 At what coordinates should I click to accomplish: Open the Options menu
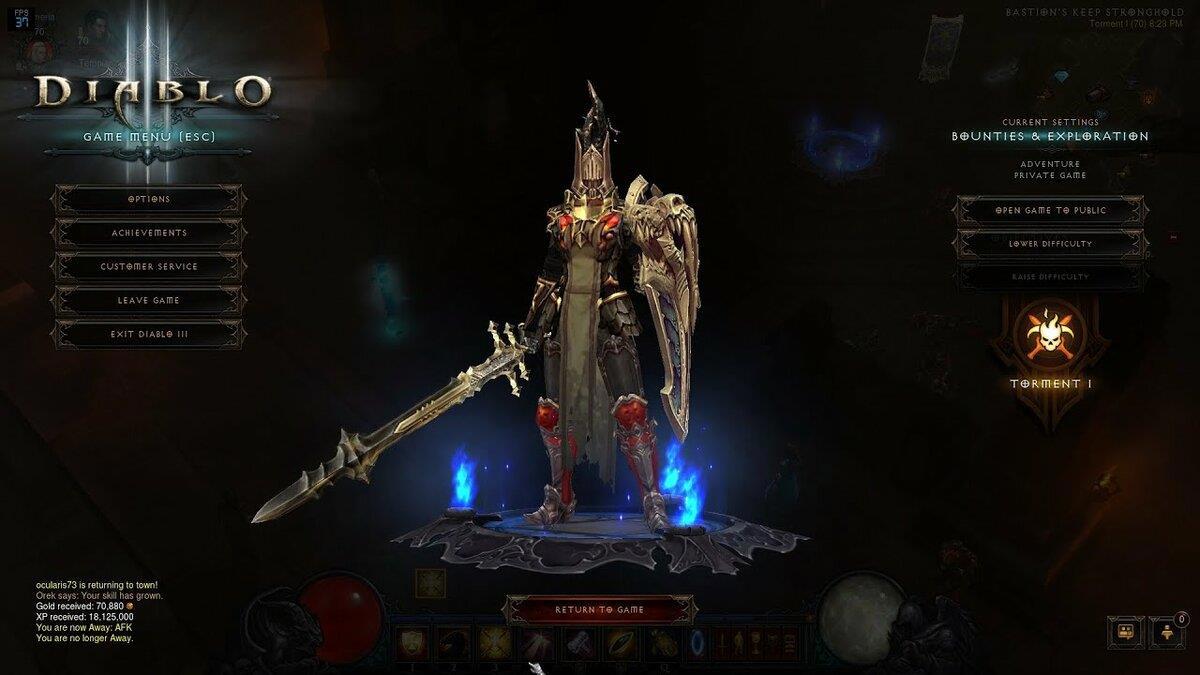[x=149, y=199]
